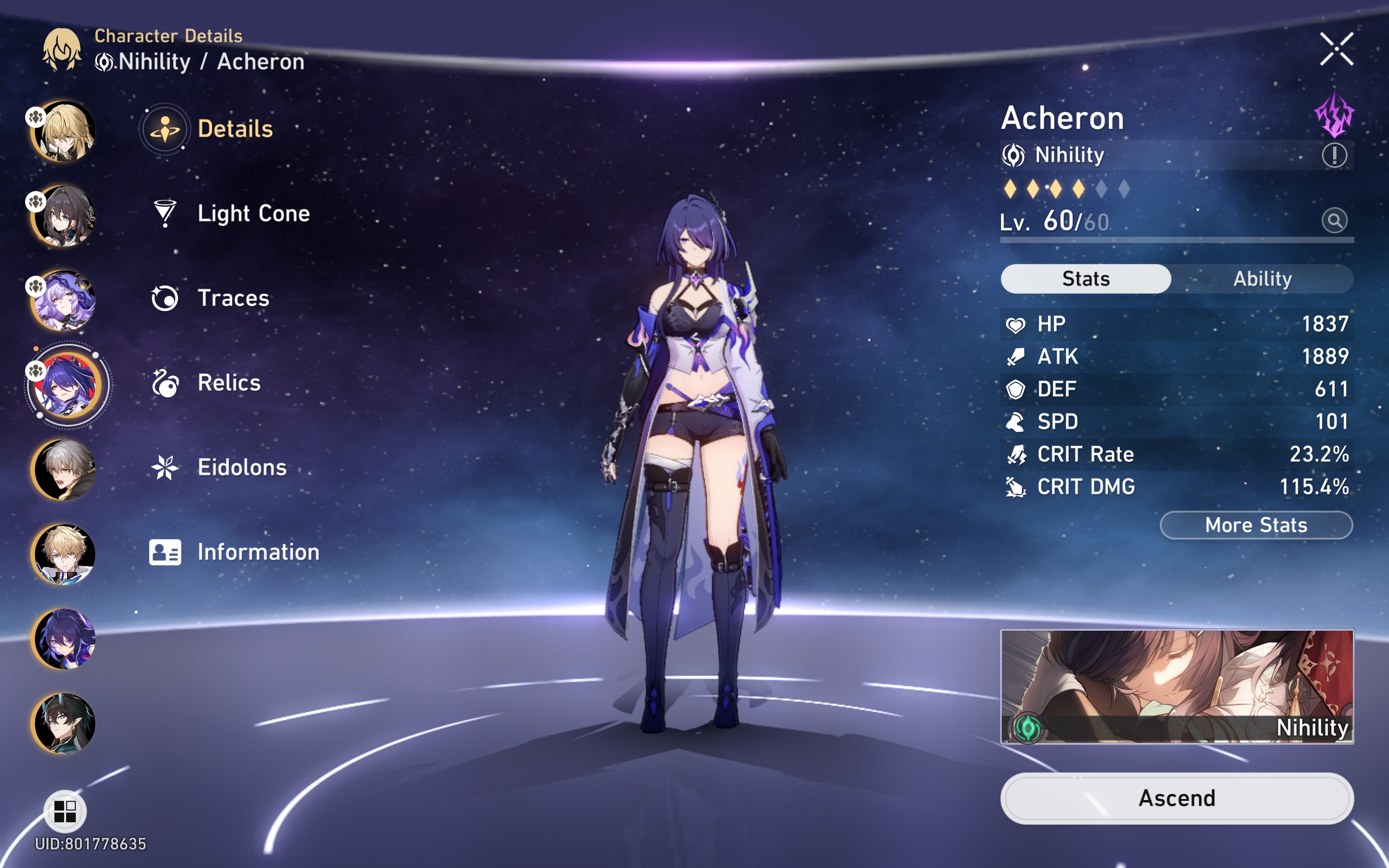Click the Nihility emblem on the bottom path banner
This screenshot has height=868, width=1389.
[x=1028, y=728]
